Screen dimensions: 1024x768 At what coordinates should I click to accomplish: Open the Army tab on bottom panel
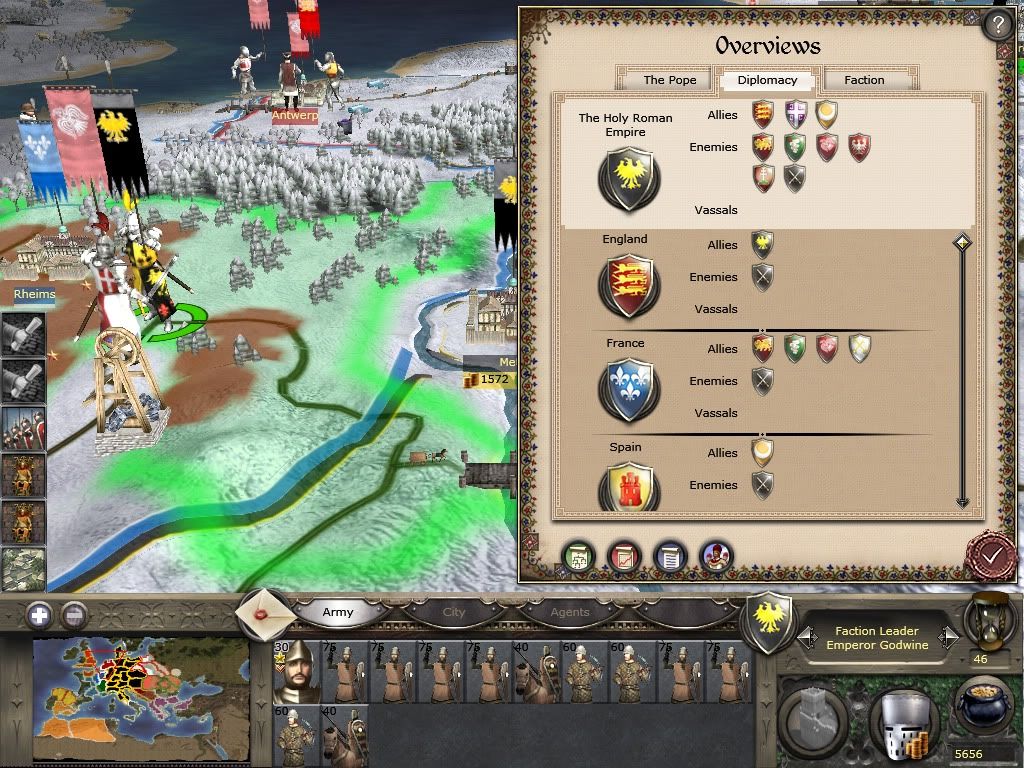(338, 612)
